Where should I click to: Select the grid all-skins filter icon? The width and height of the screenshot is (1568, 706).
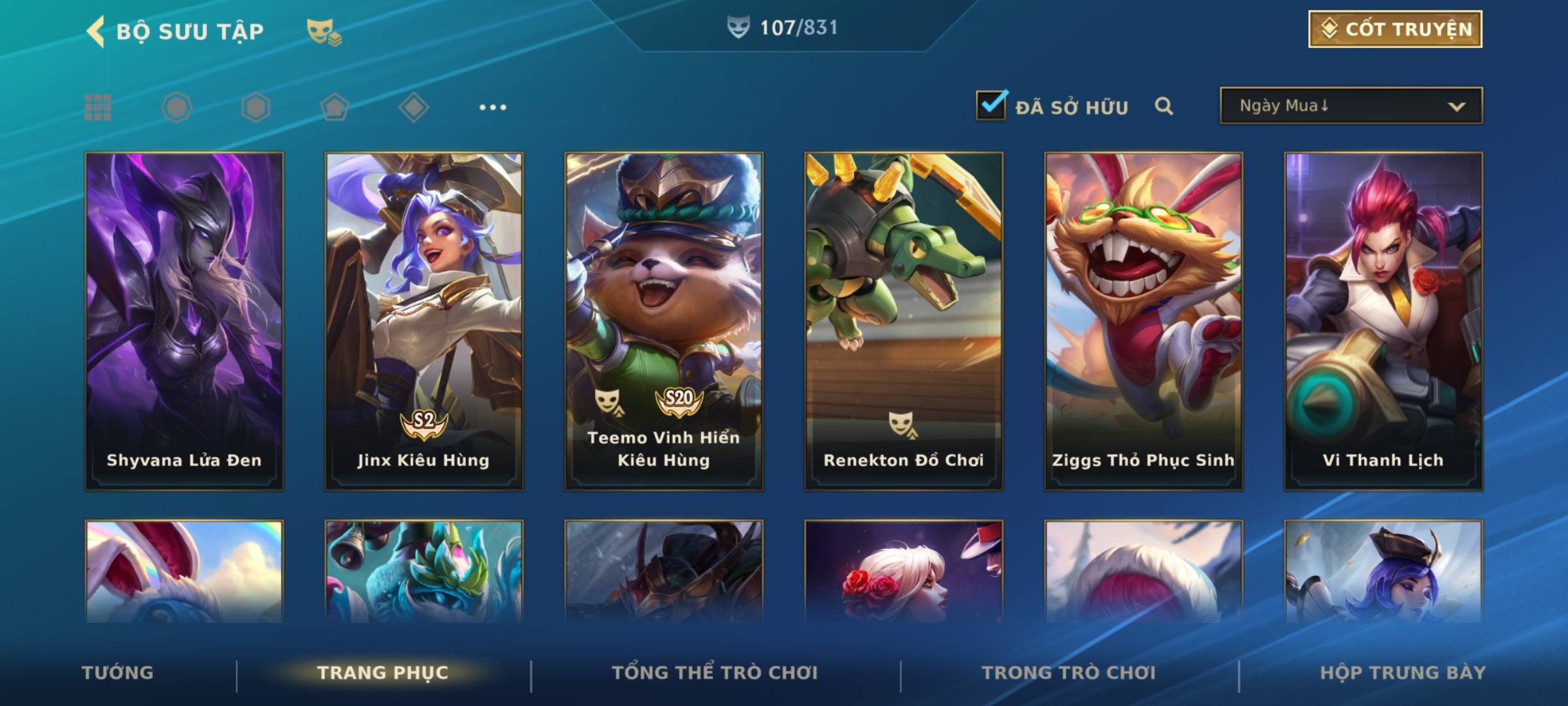click(x=98, y=107)
